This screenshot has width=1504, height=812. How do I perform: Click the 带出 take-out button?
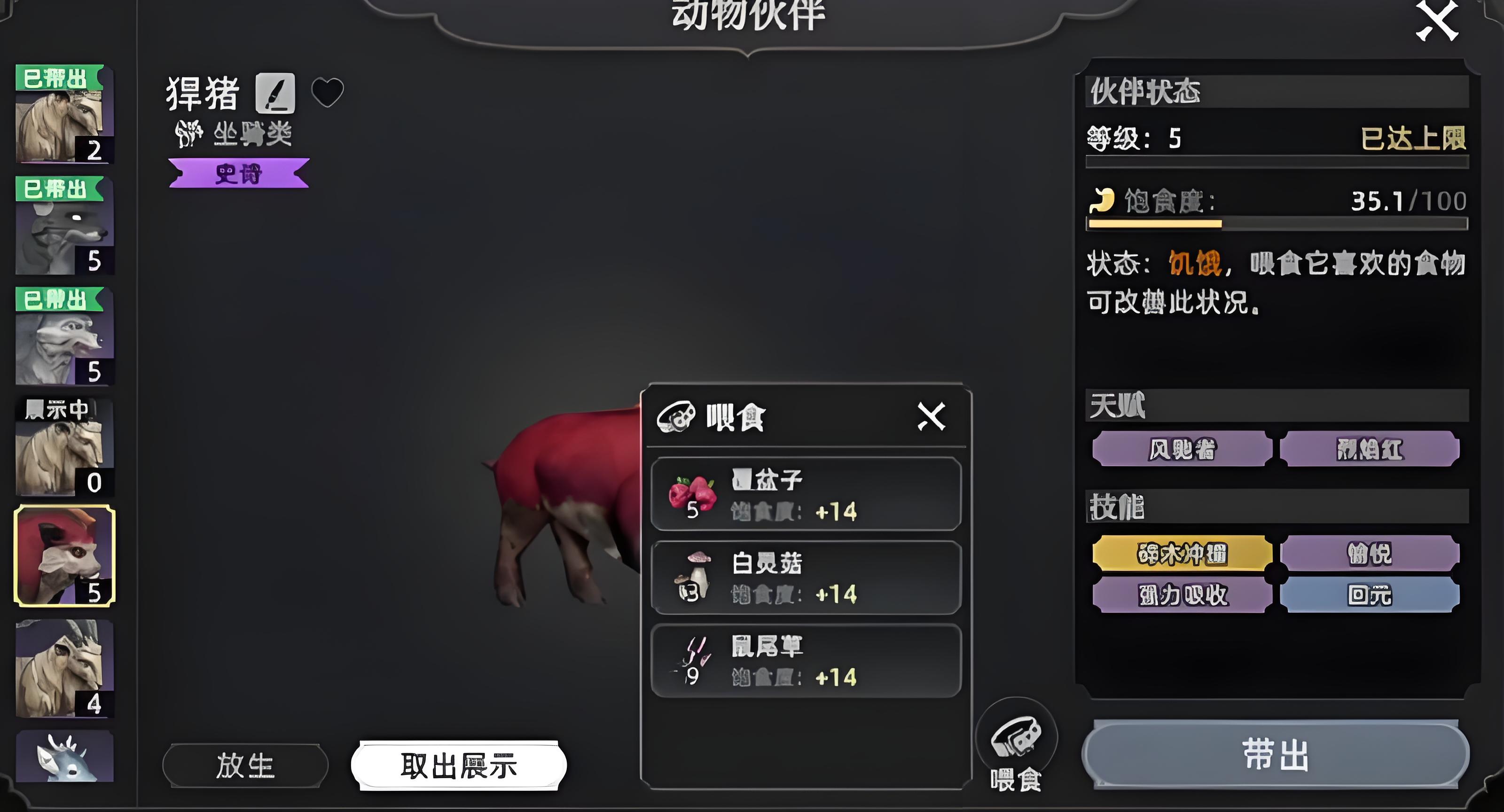click(x=1275, y=754)
